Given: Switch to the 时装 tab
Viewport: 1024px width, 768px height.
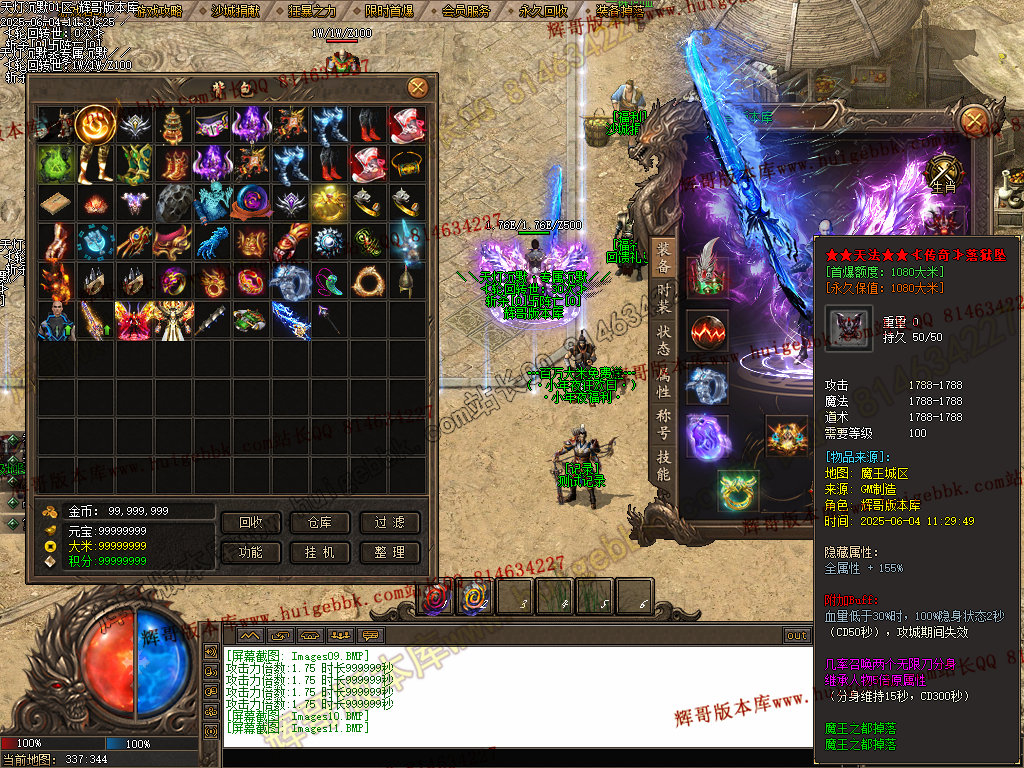Looking at the screenshot, I should (x=664, y=297).
